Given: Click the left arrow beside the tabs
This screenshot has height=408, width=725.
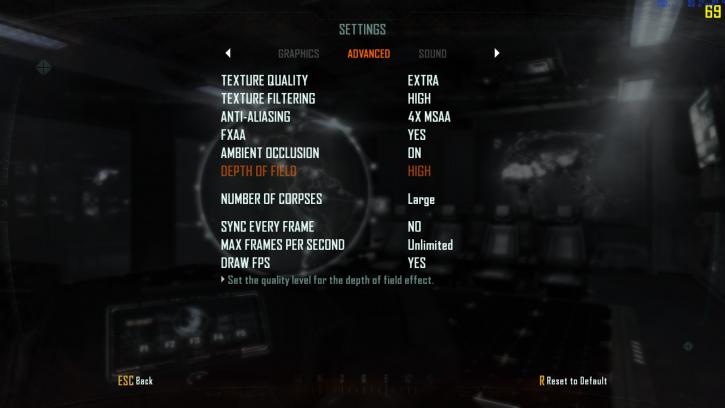Looking at the screenshot, I should point(228,54).
